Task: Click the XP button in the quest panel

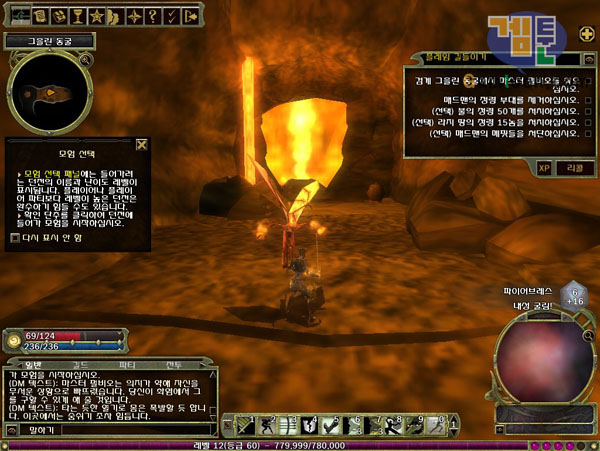Action: (x=544, y=167)
